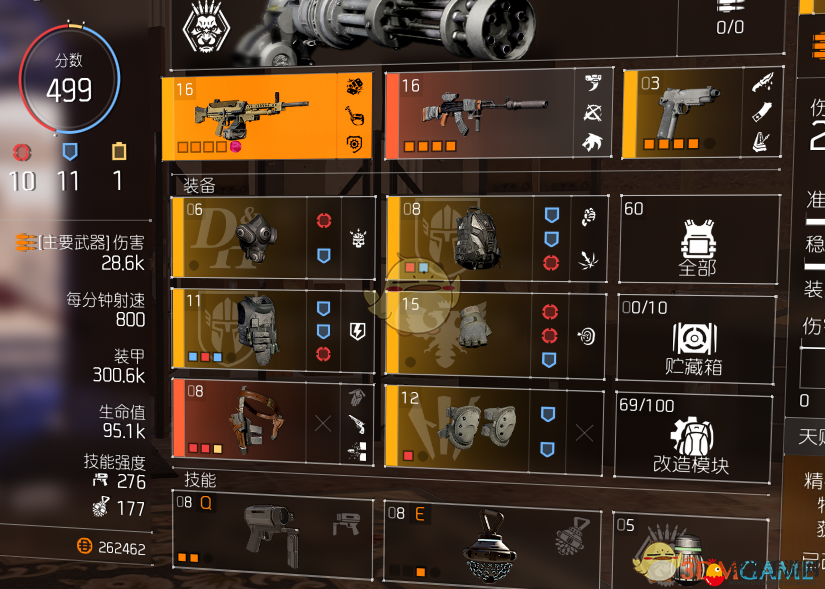Open the 全部 all items inventory

click(x=697, y=240)
